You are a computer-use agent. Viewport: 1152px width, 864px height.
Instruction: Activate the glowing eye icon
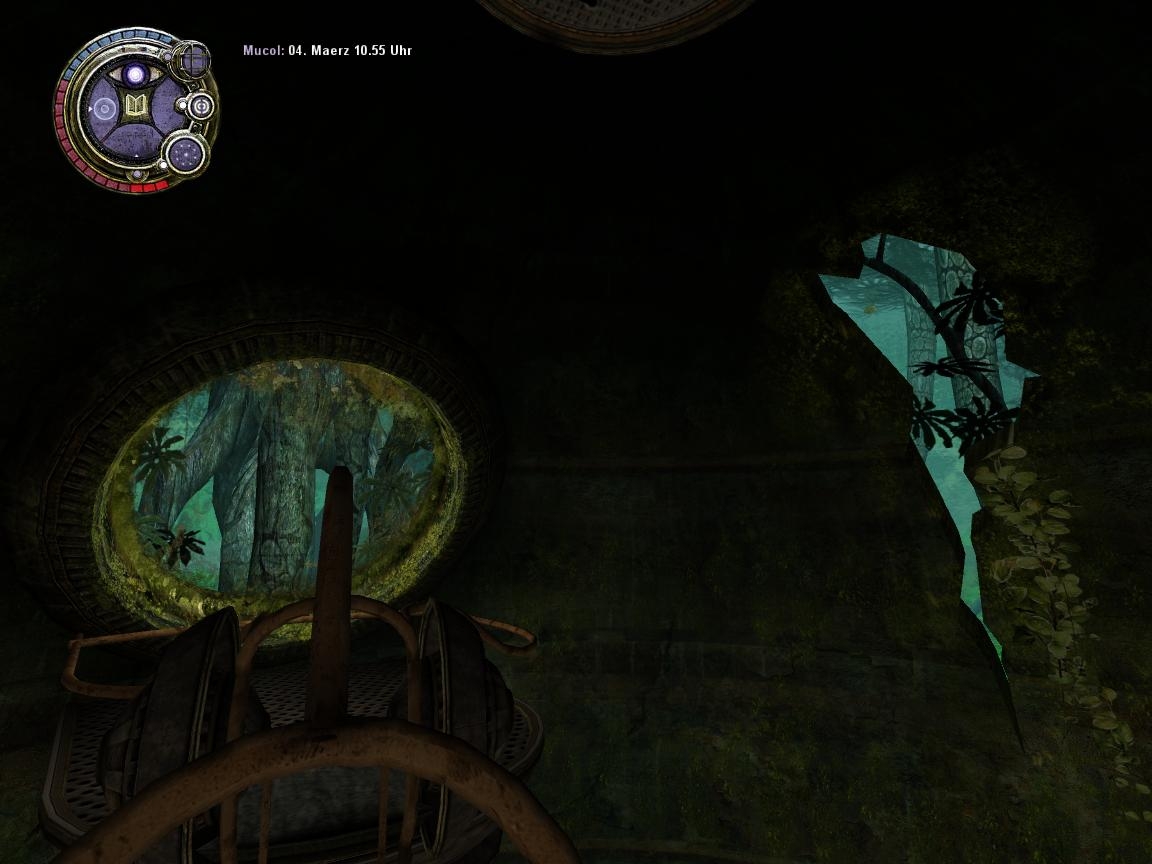[x=134, y=74]
